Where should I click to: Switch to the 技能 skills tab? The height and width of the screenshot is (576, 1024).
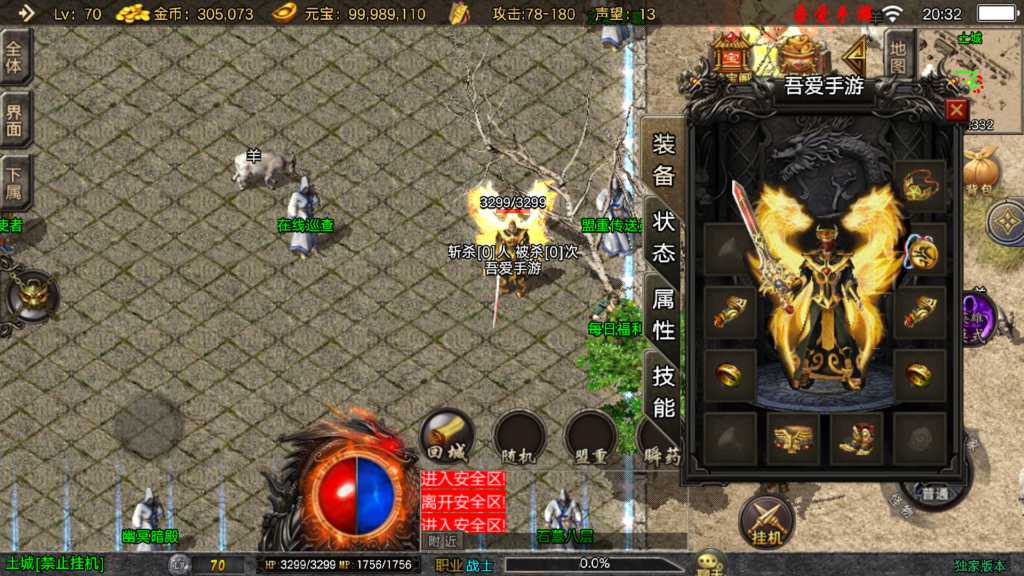pyautogui.click(x=664, y=391)
